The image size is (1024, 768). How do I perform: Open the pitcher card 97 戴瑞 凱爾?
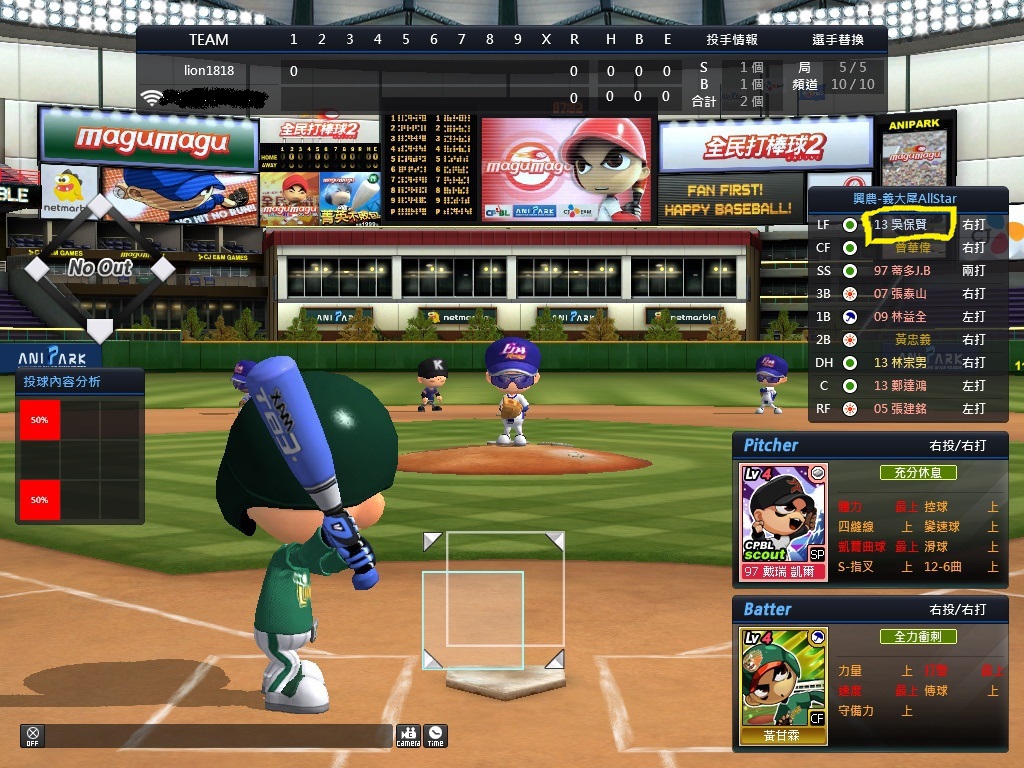point(783,522)
